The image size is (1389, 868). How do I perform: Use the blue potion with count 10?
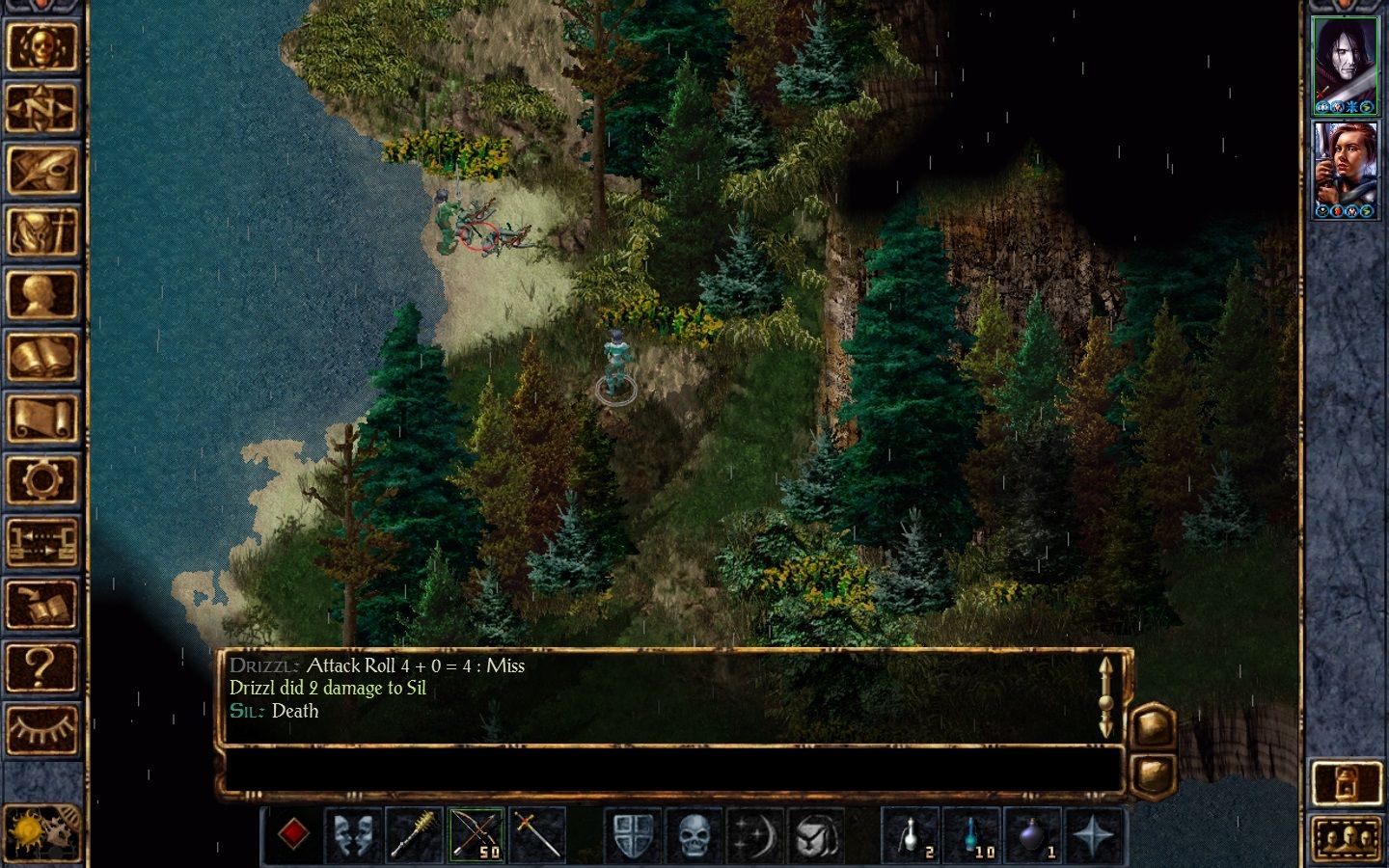972,834
